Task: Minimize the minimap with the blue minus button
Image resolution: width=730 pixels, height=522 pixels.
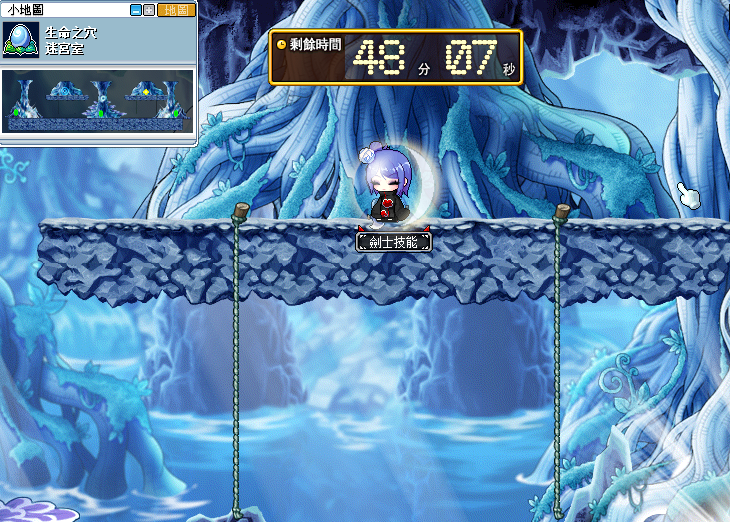Action: pos(136,9)
